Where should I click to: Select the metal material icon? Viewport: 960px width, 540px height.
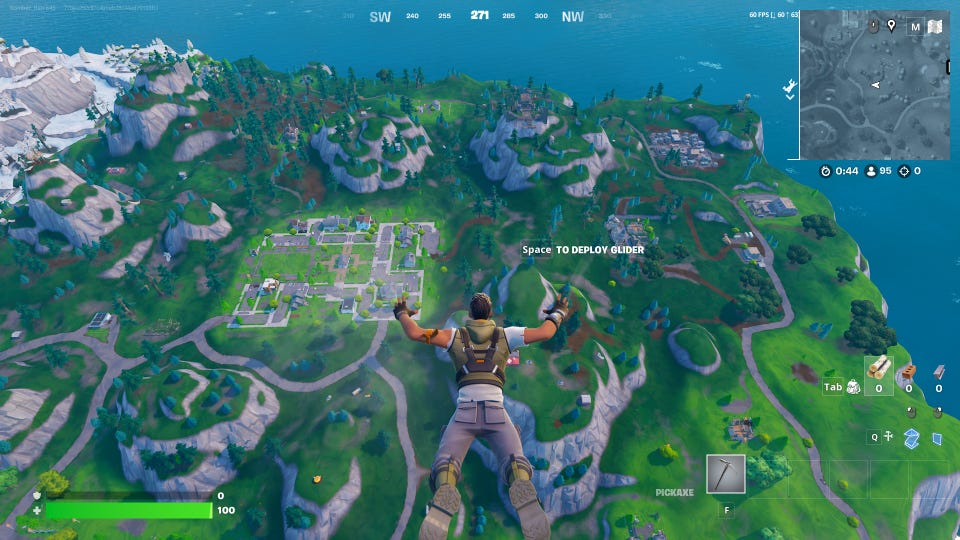[x=938, y=371]
